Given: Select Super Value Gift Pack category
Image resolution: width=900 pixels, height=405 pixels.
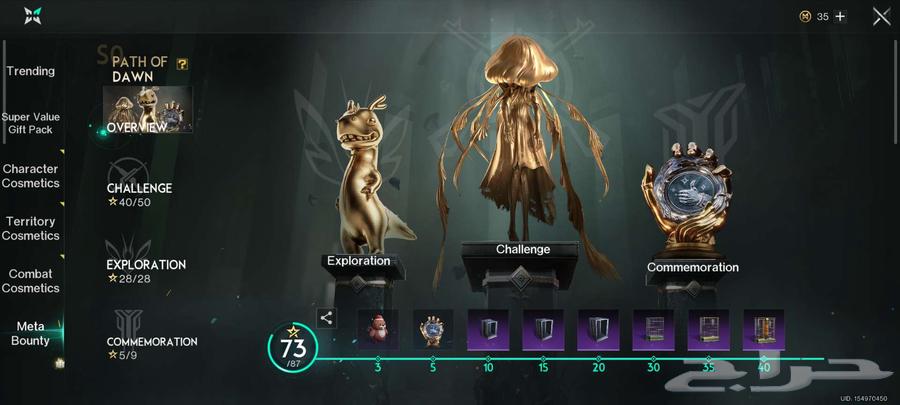Looking at the screenshot, I should [31, 123].
